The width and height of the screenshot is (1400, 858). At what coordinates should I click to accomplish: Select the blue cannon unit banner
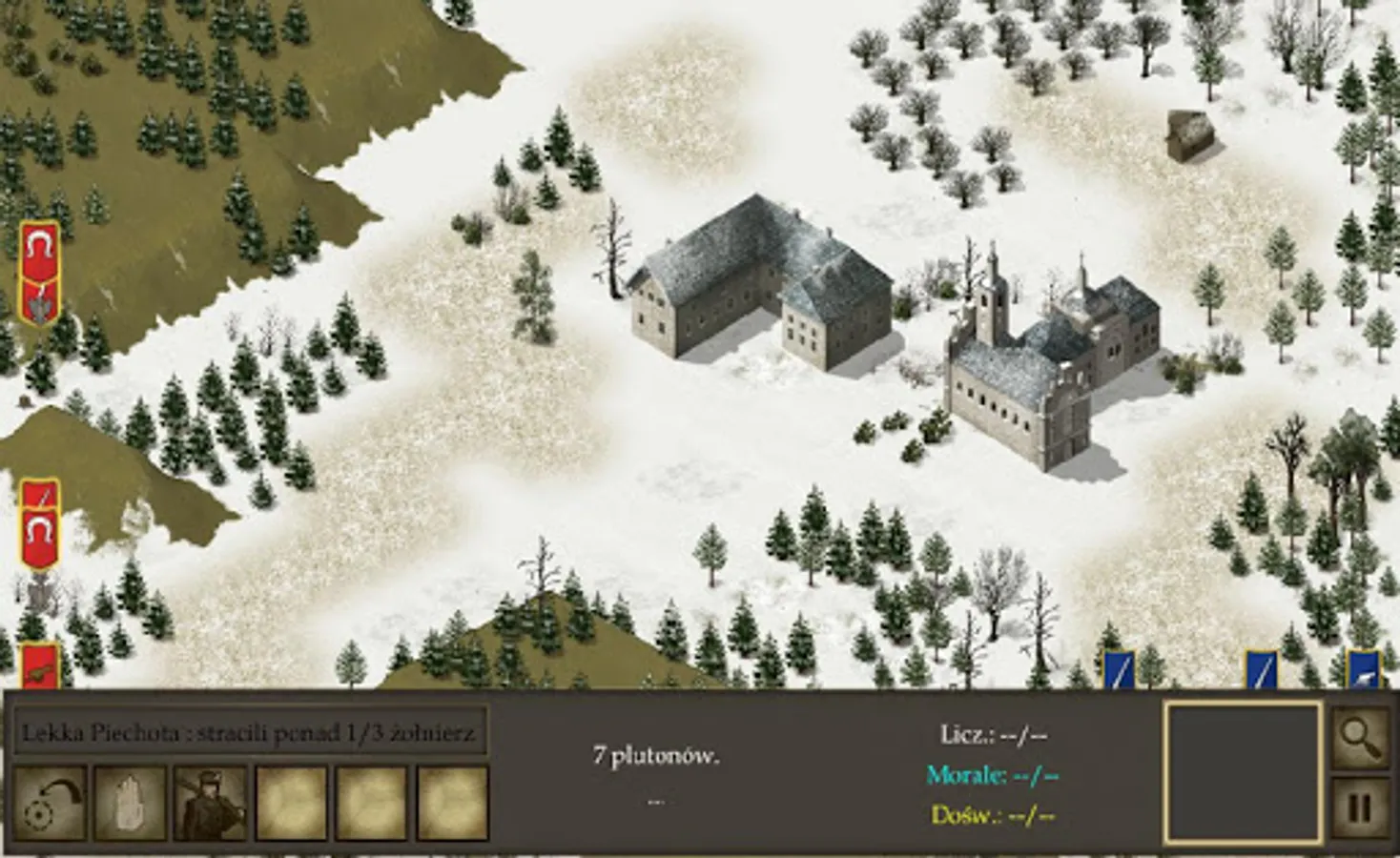[1363, 670]
